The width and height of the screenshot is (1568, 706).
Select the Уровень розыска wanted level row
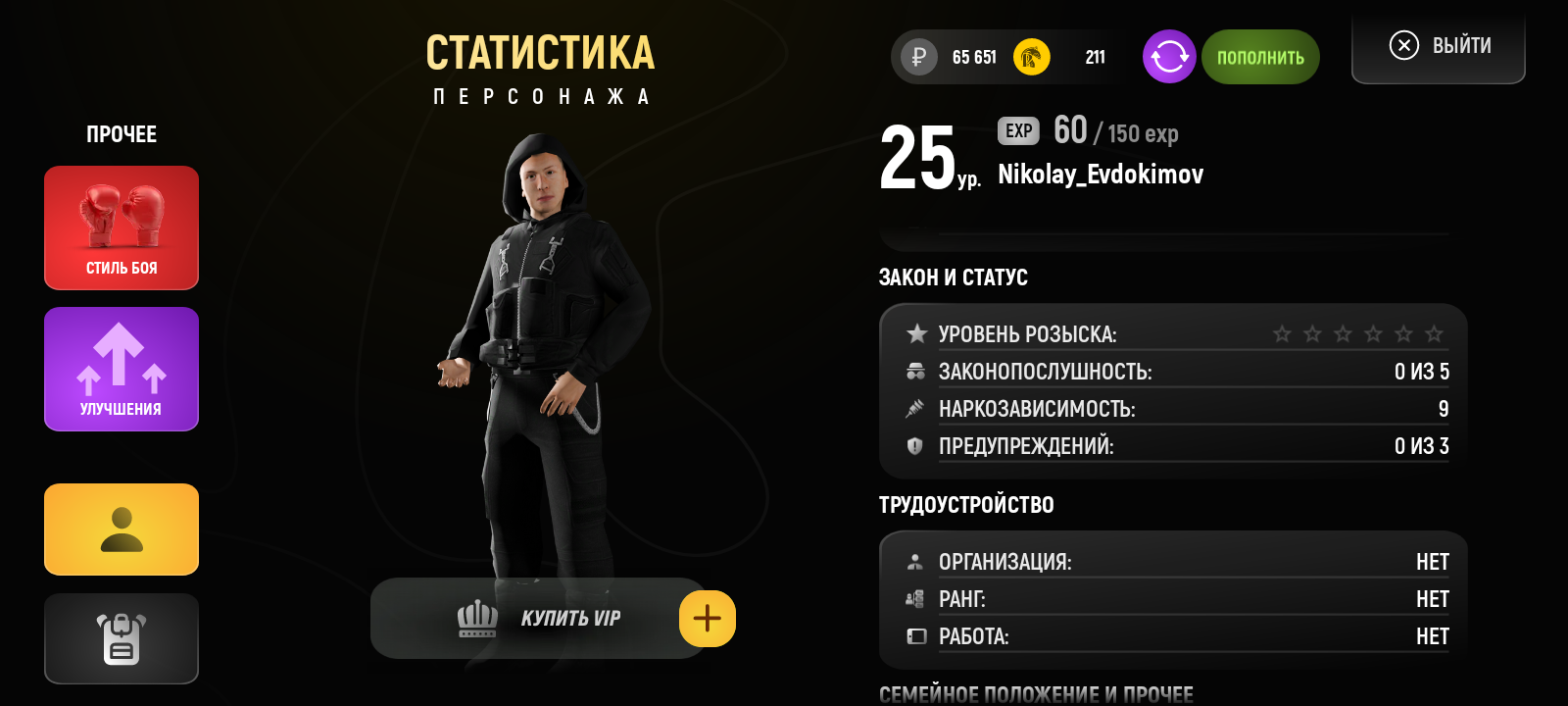click(1176, 334)
